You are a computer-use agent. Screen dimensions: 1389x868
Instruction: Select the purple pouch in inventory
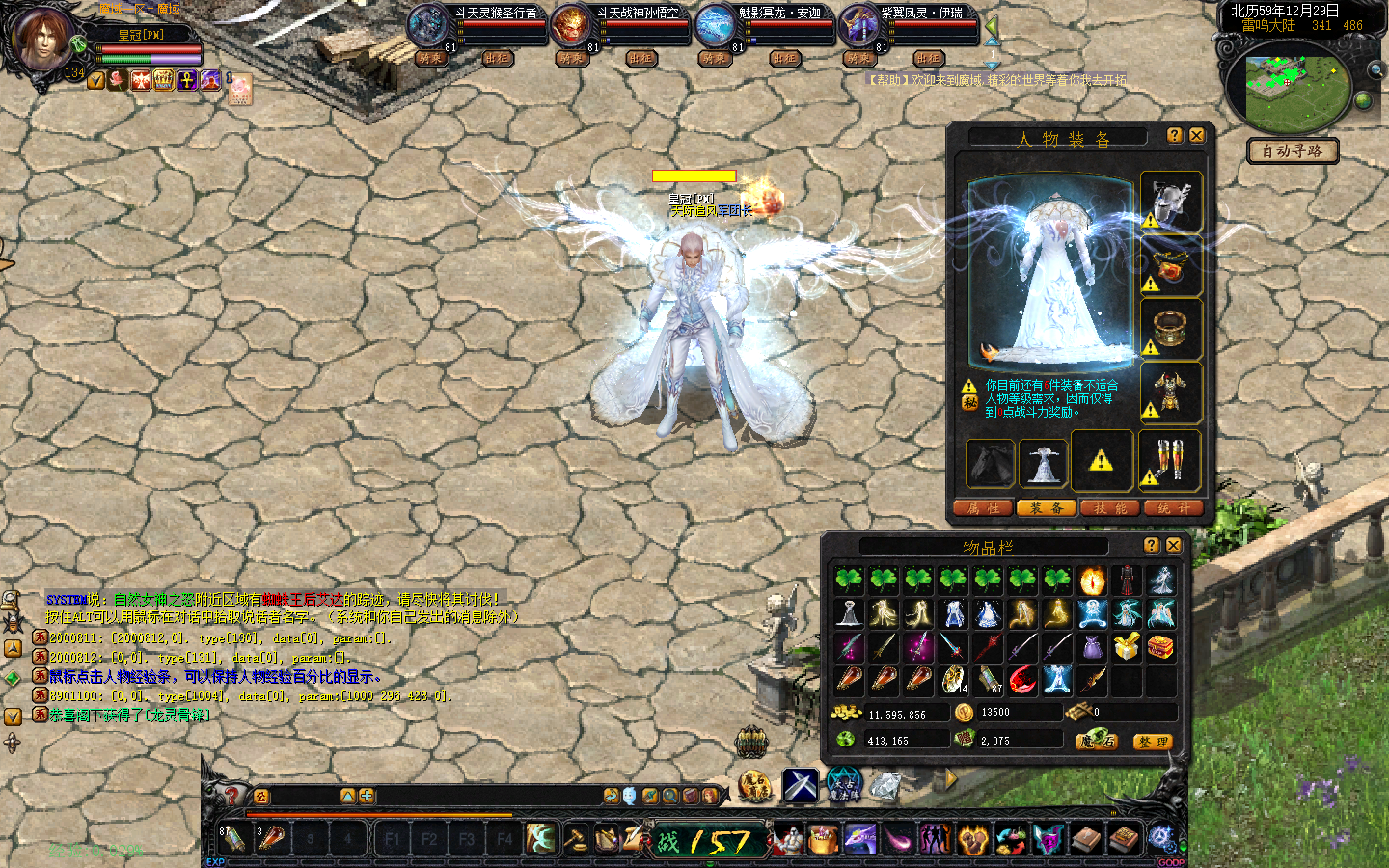pos(1092,647)
